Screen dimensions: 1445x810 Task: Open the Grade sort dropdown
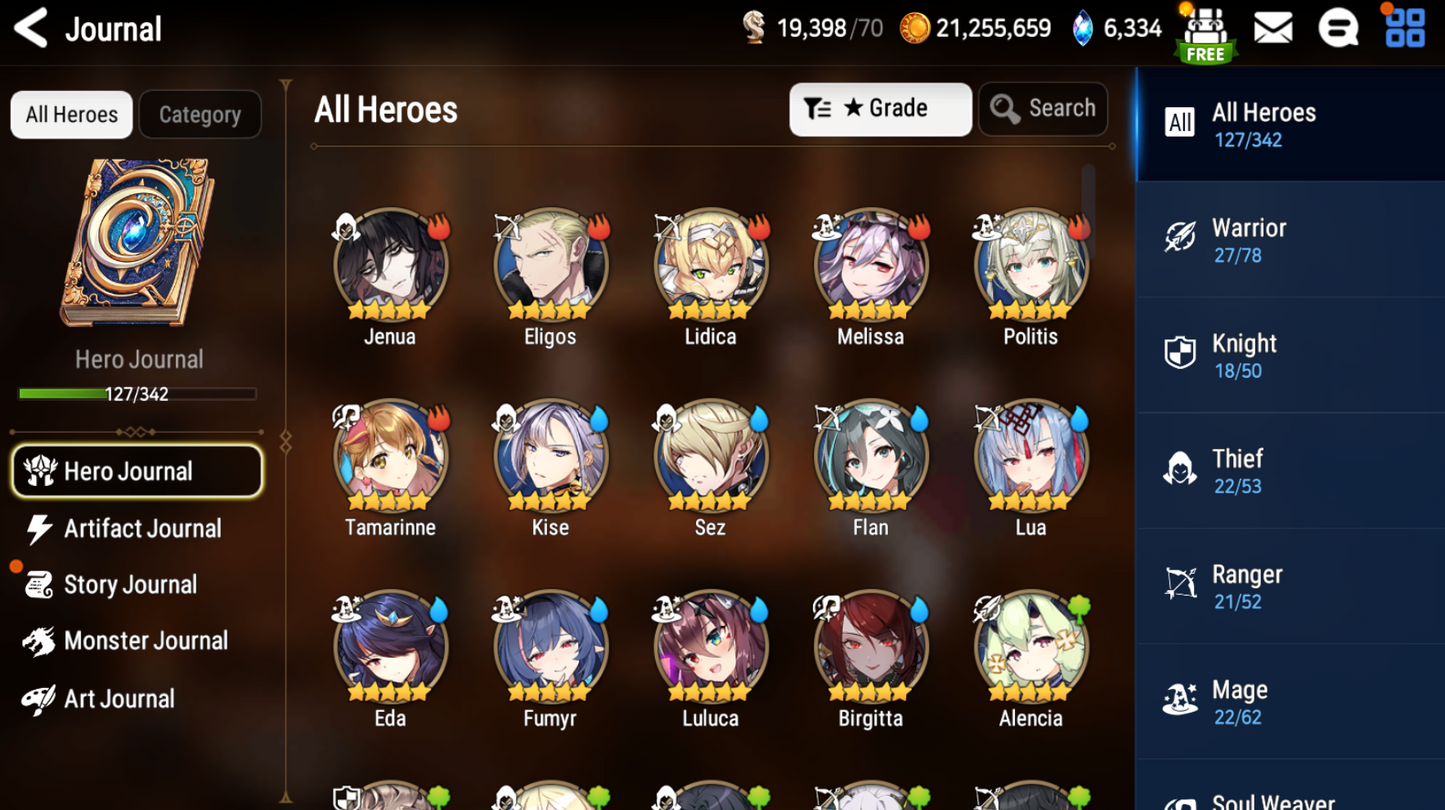[880, 109]
